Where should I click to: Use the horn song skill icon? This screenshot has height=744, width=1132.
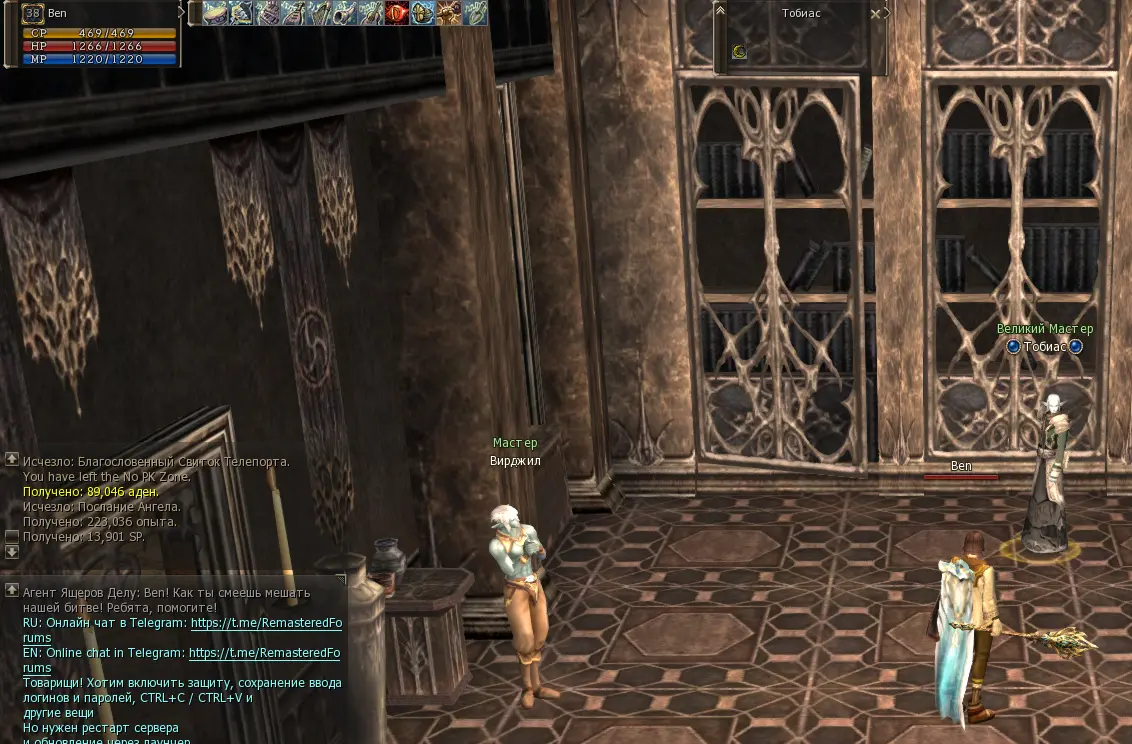(344, 13)
